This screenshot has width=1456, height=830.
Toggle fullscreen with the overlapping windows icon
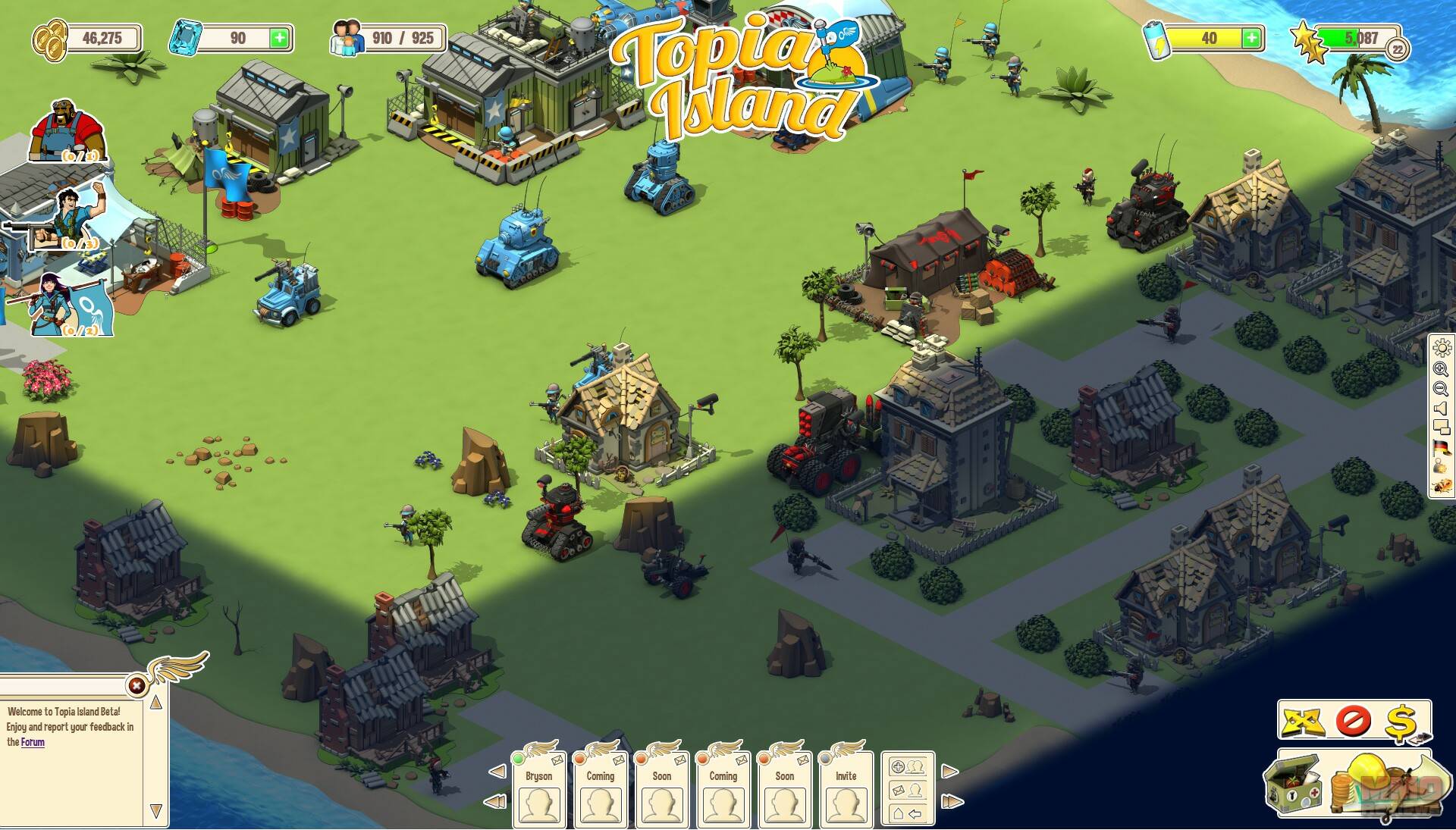1441,428
